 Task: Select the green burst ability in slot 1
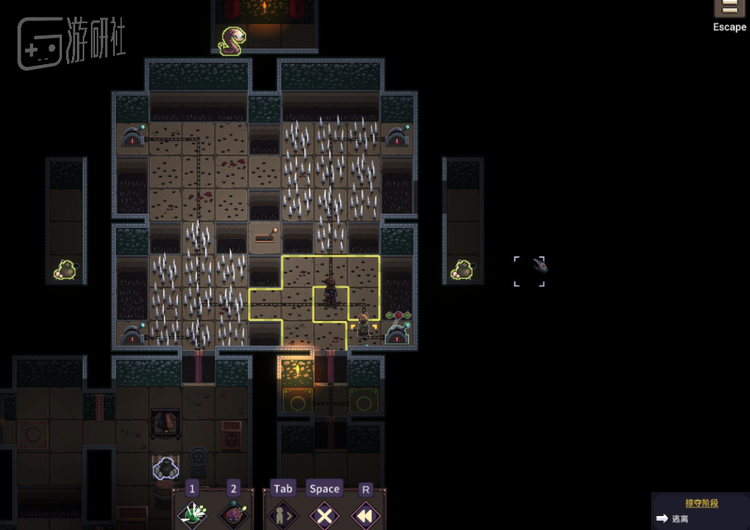(x=192, y=516)
